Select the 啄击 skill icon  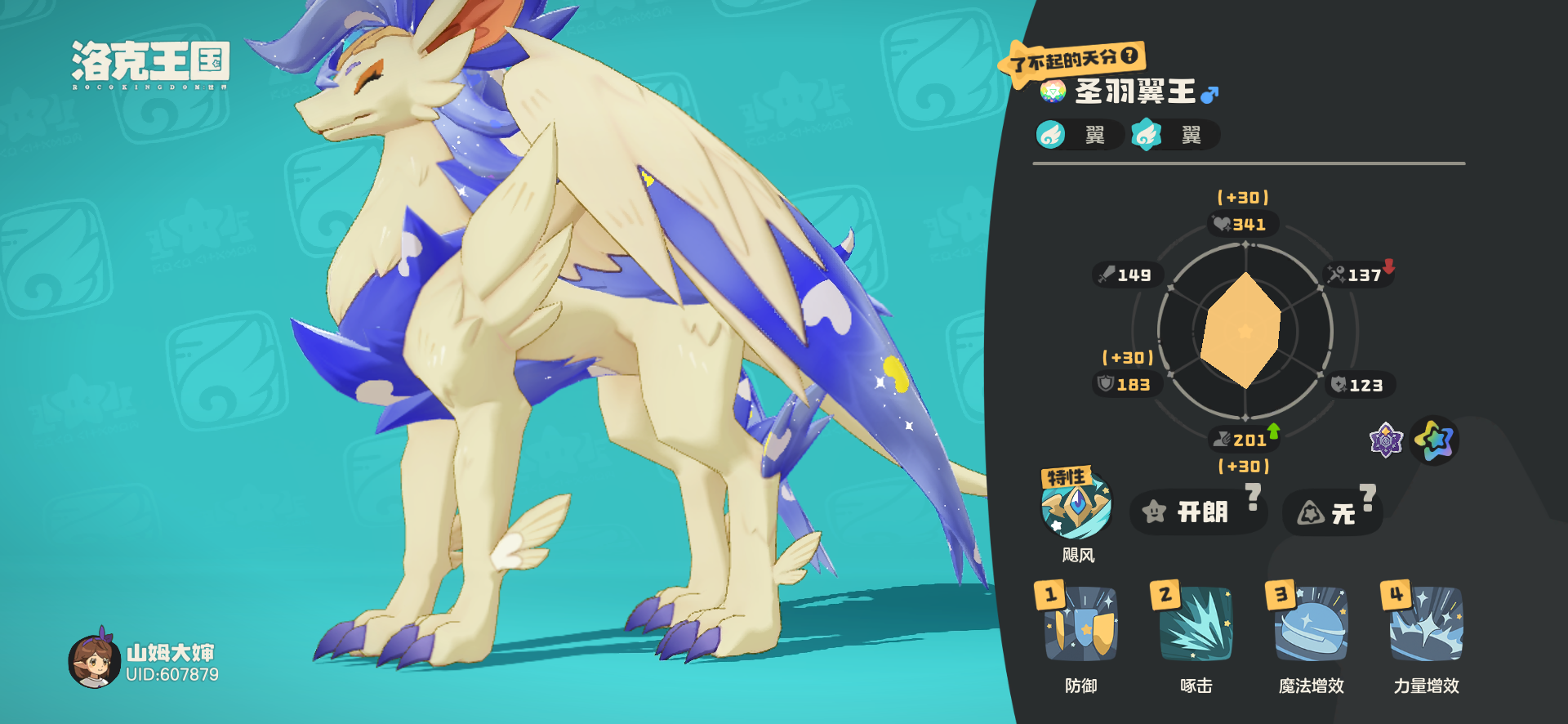[1196, 625]
